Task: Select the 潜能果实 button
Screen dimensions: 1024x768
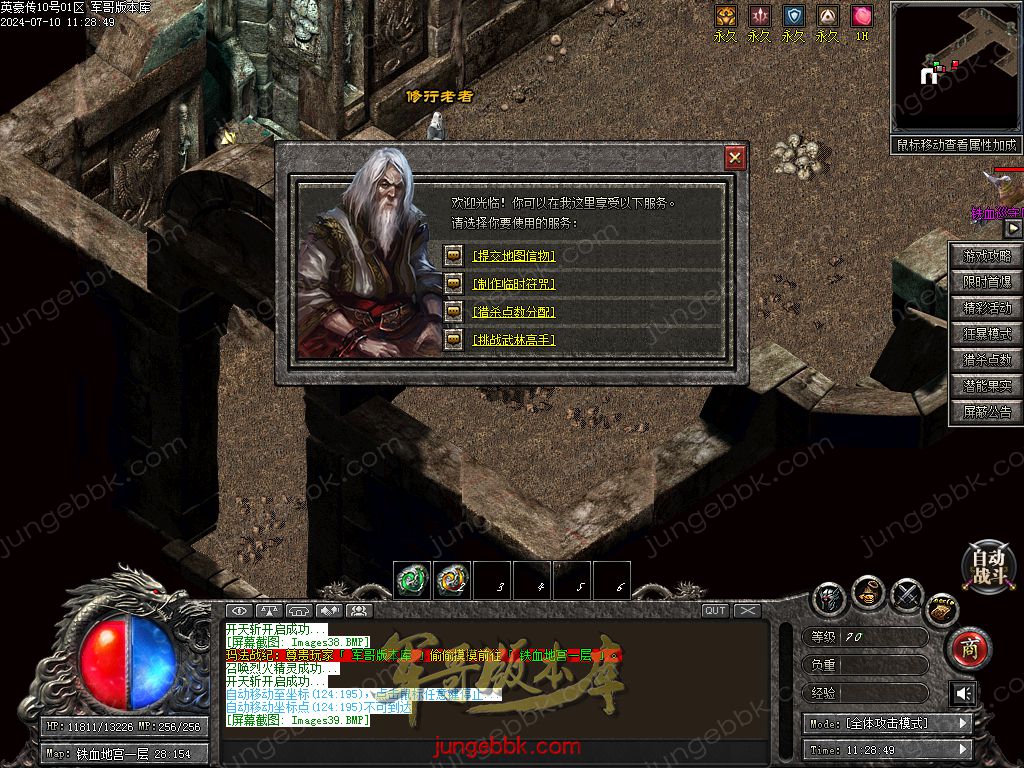Action: 986,386
